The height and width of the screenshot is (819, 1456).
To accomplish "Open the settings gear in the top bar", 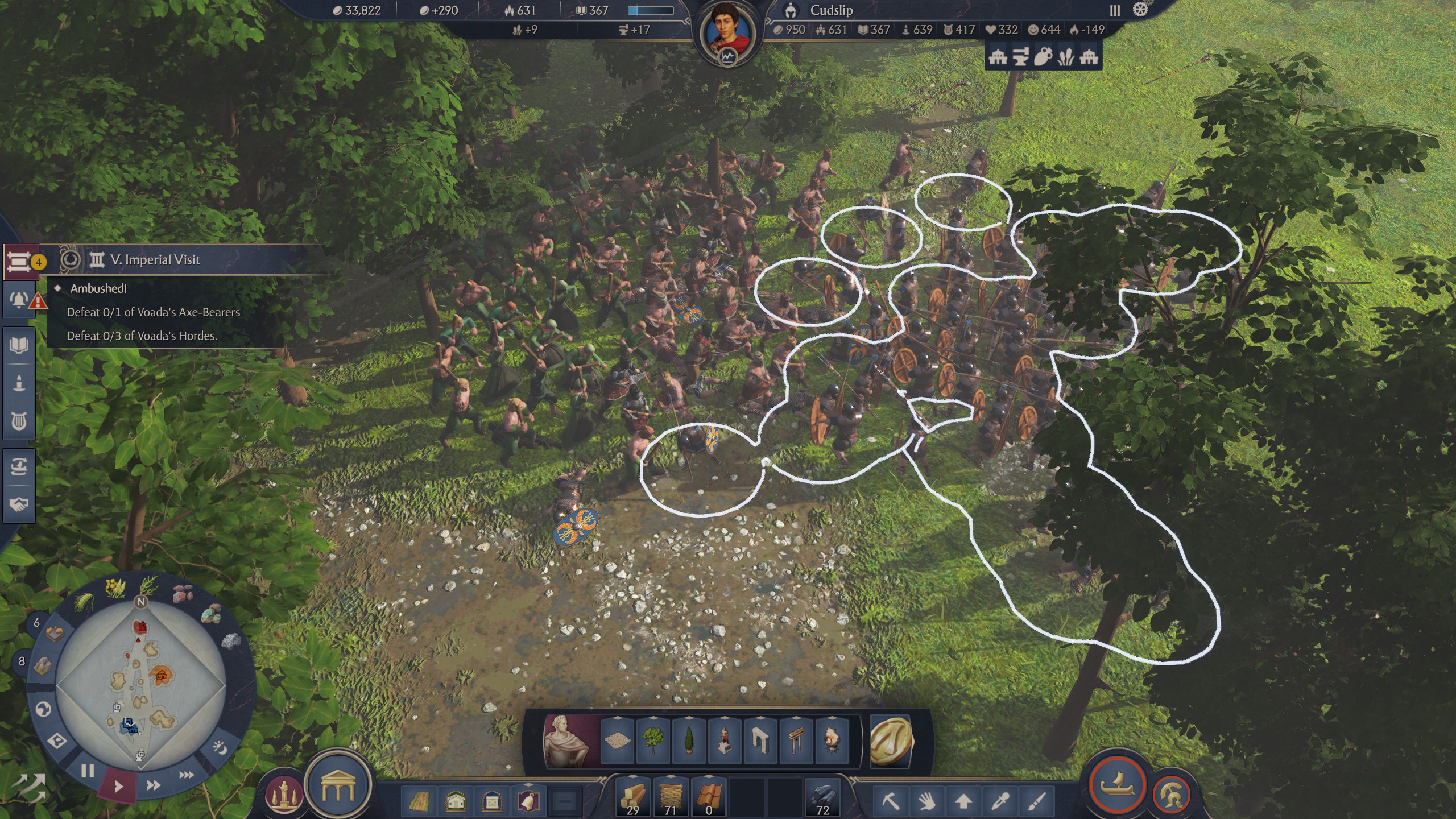I will coord(1140,10).
